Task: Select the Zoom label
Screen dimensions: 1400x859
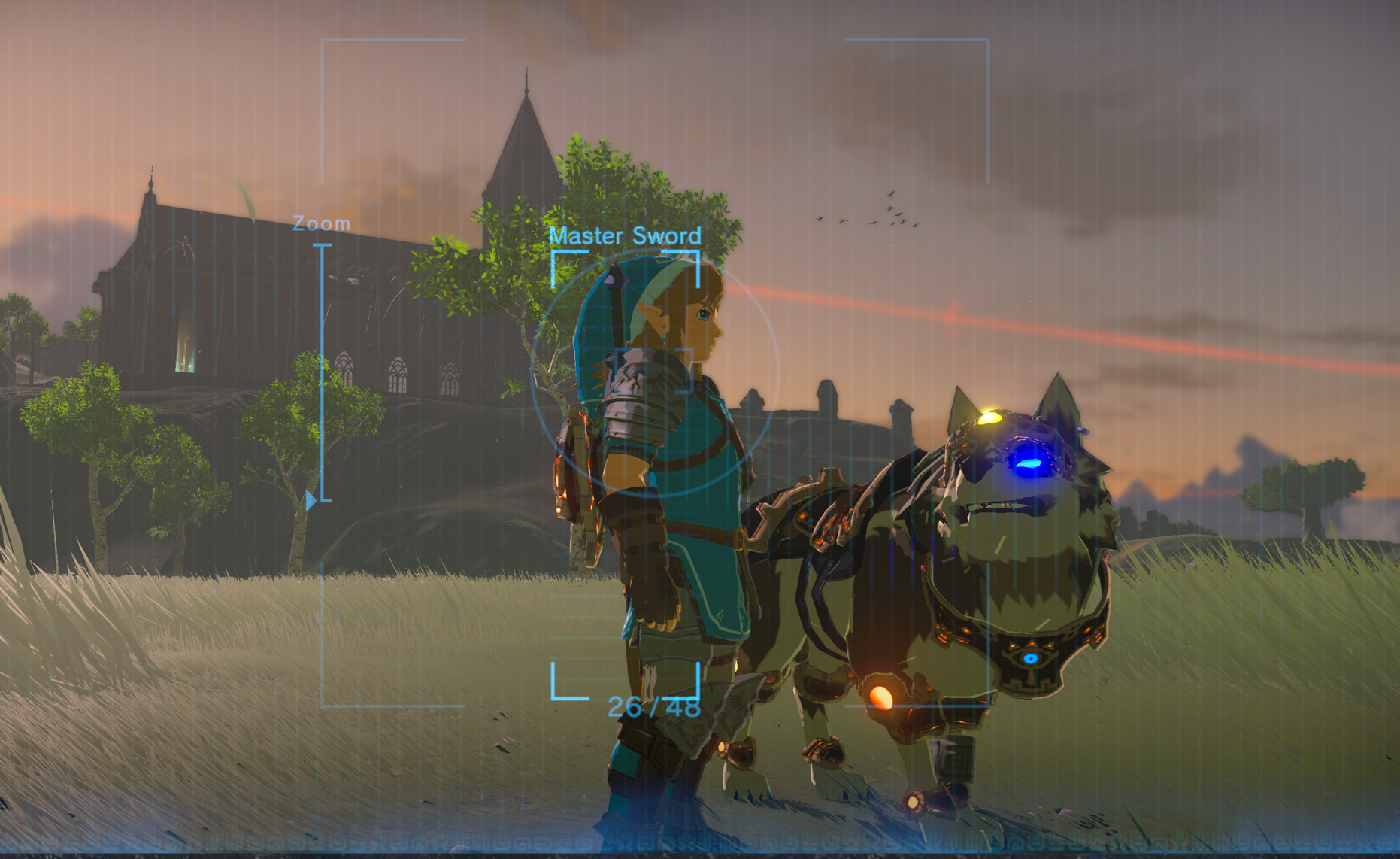Action: click(x=322, y=223)
